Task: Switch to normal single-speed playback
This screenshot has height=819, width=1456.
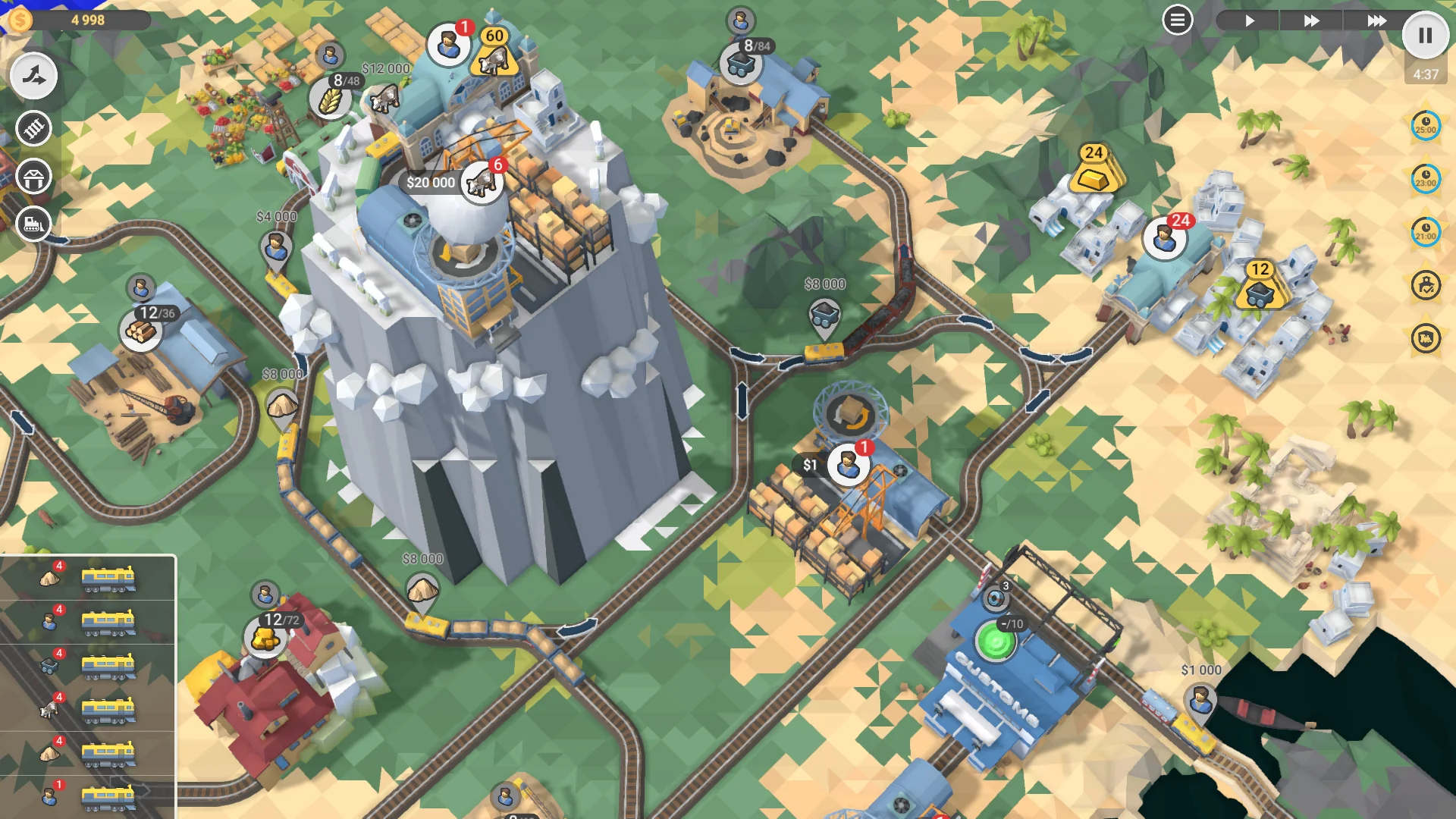Action: click(1250, 20)
